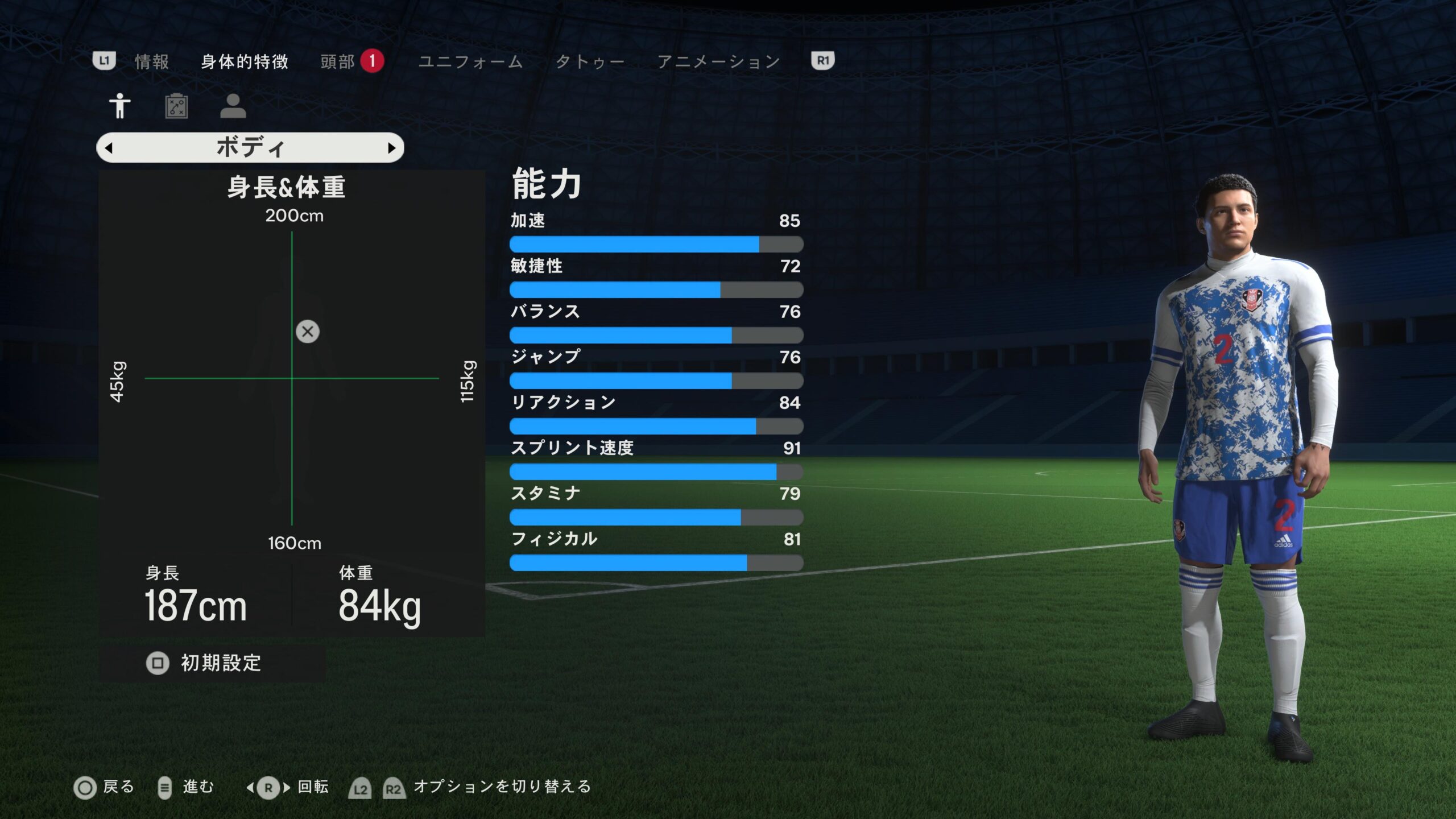Image resolution: width=1456 pixels, height=819 pixels.
Task: Open the 頭部 tab
Action: click(x=338, y=61)
